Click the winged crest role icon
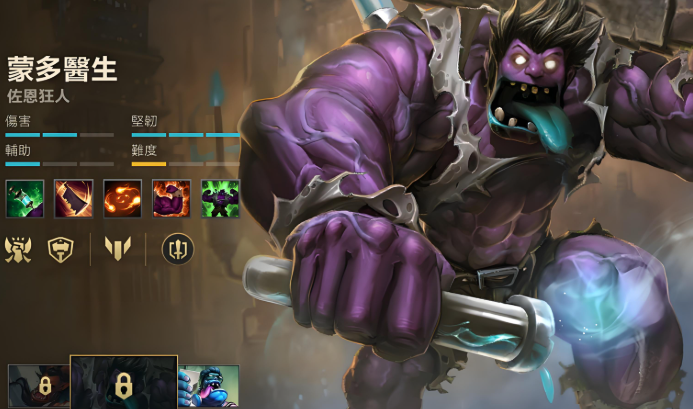The image size is (693, 409). point(20,249)
